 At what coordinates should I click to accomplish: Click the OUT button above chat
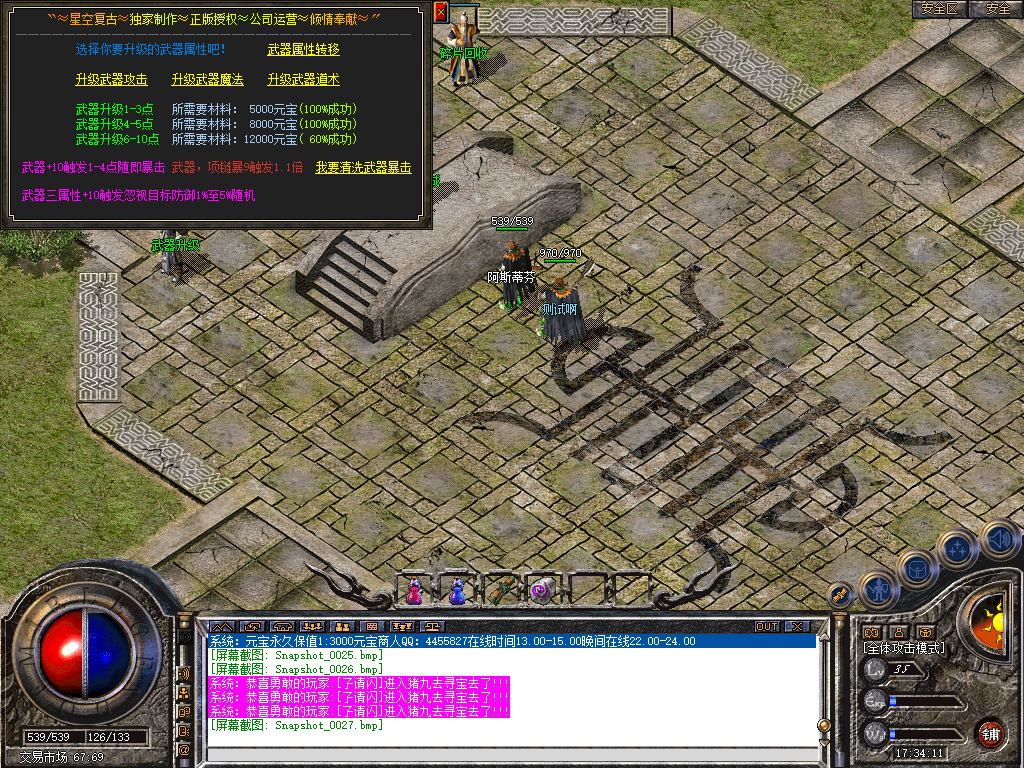pos(766,627)
